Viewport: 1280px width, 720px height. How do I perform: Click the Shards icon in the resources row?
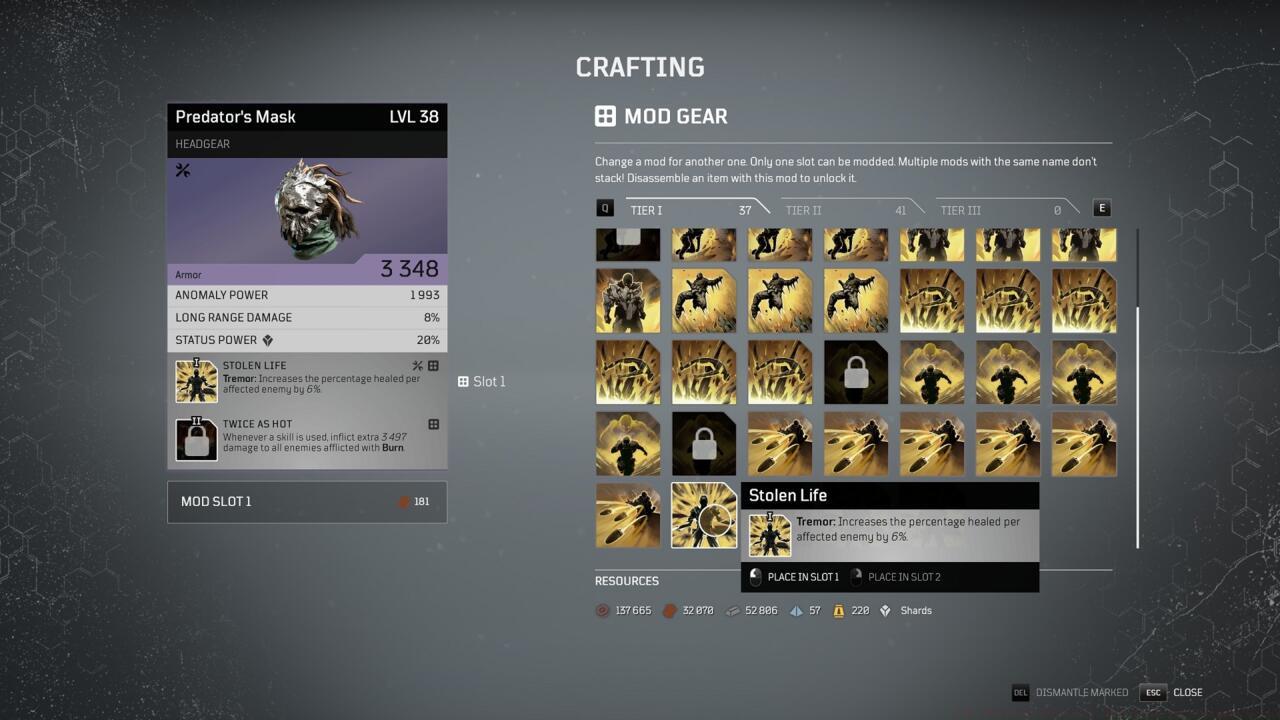[884, 610]
